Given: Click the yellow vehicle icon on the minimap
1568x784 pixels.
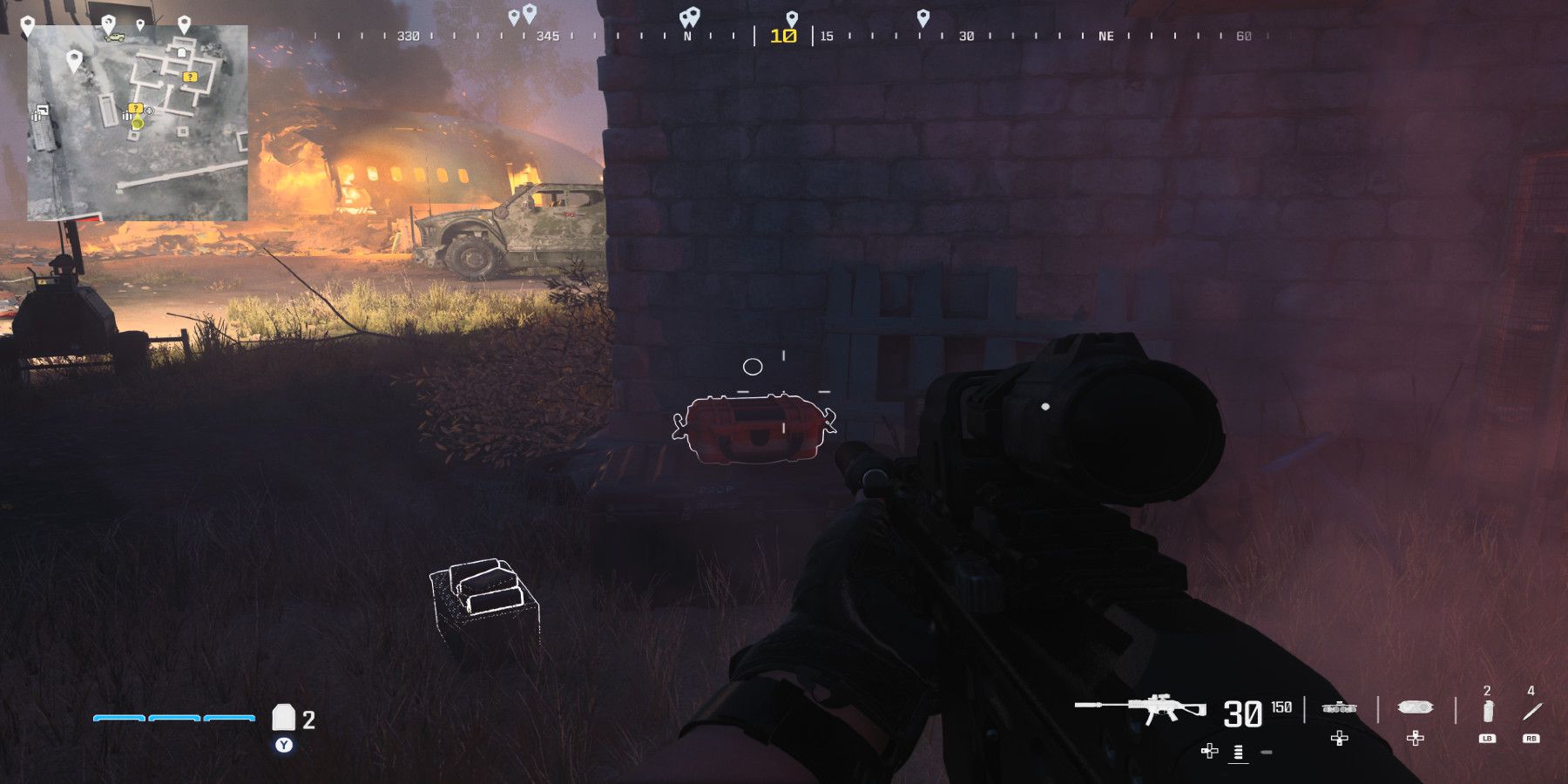Looking at the screenshot, I should [x=114, y=37].
